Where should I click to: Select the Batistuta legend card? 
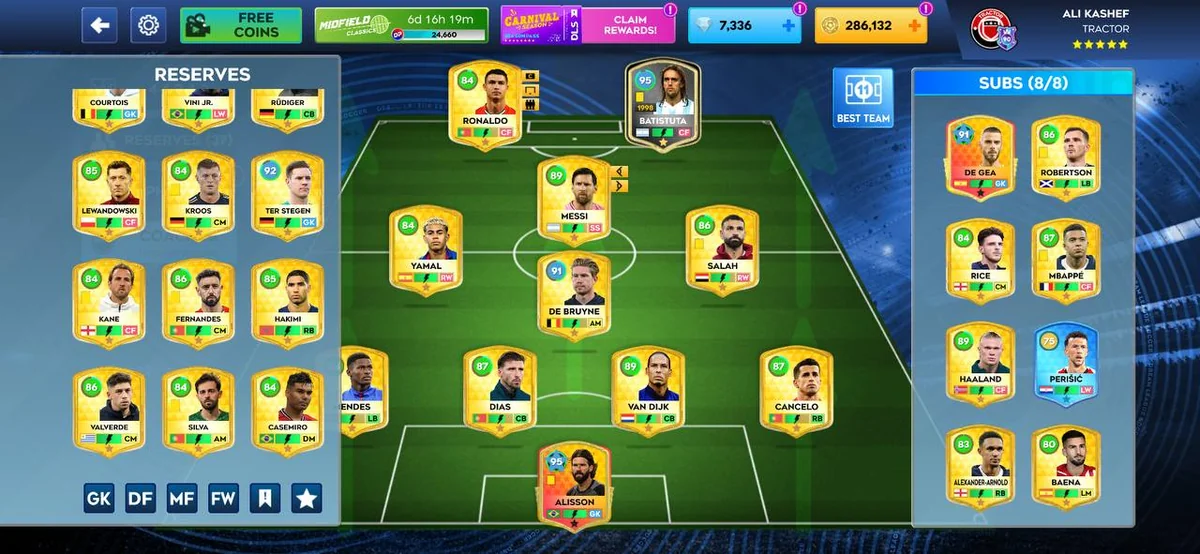point(663,104)
